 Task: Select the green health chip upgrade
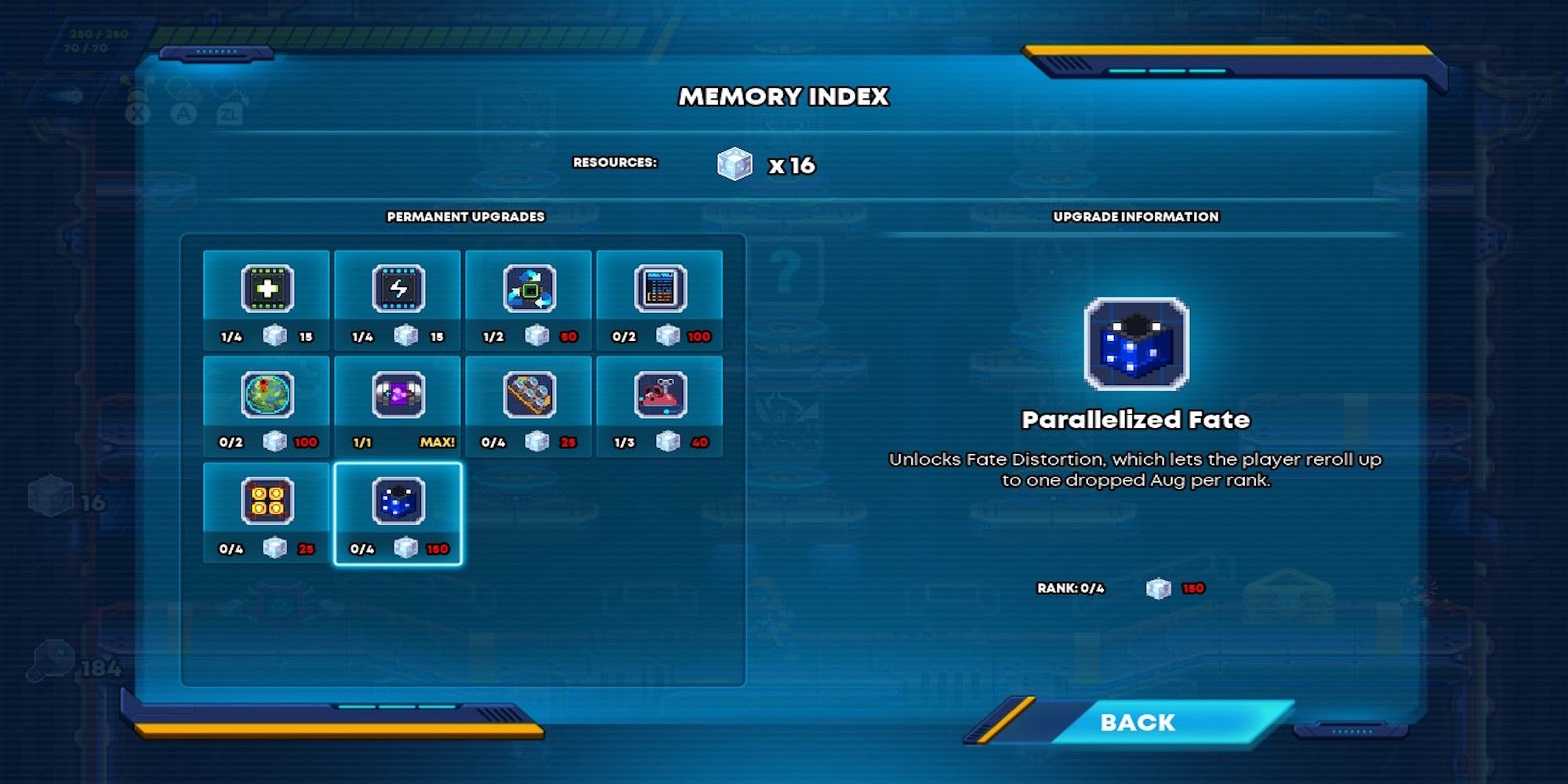coord(266,289)
